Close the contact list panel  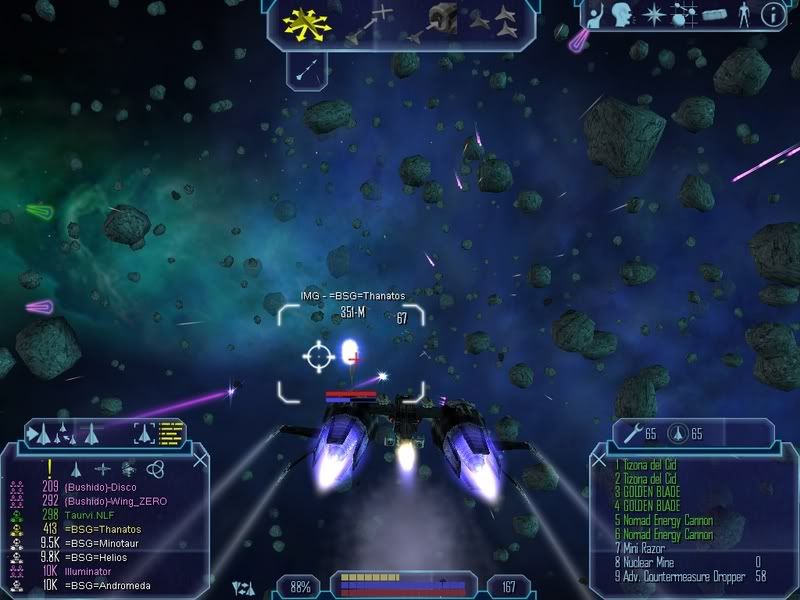(201, 460)
